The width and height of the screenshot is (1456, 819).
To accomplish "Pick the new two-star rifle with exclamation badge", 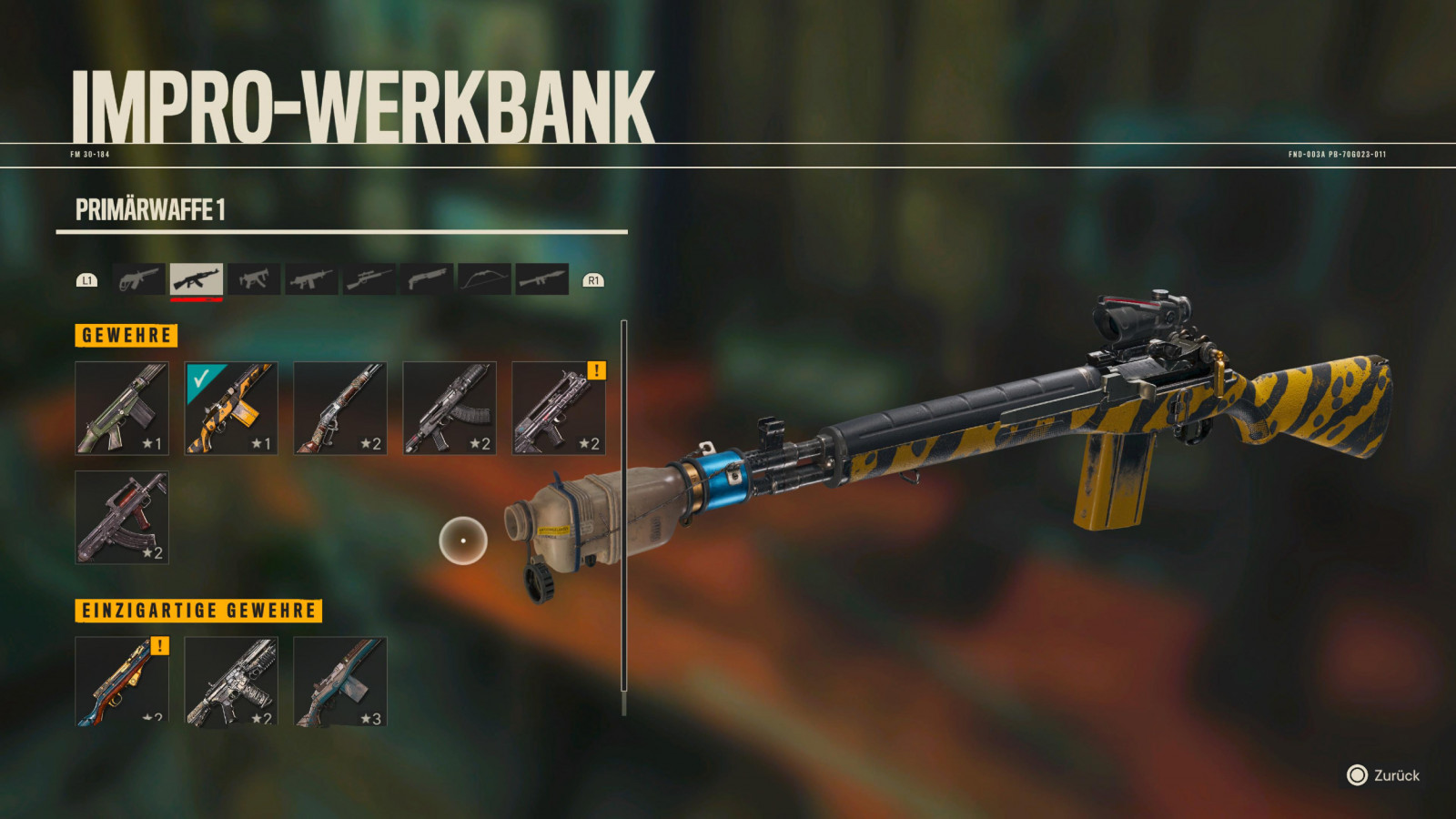I will (559, 408).
